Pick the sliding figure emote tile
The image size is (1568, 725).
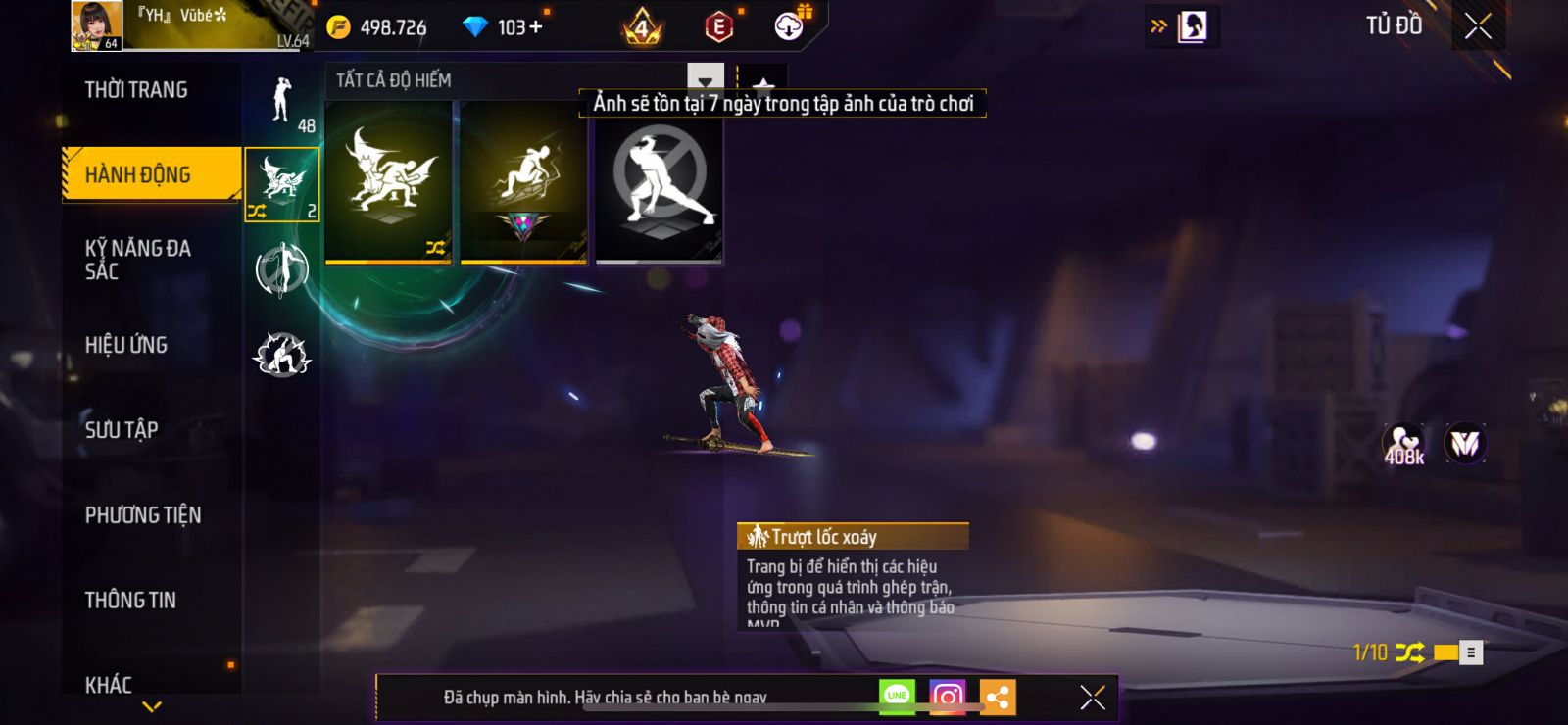[x=523, y=182]
